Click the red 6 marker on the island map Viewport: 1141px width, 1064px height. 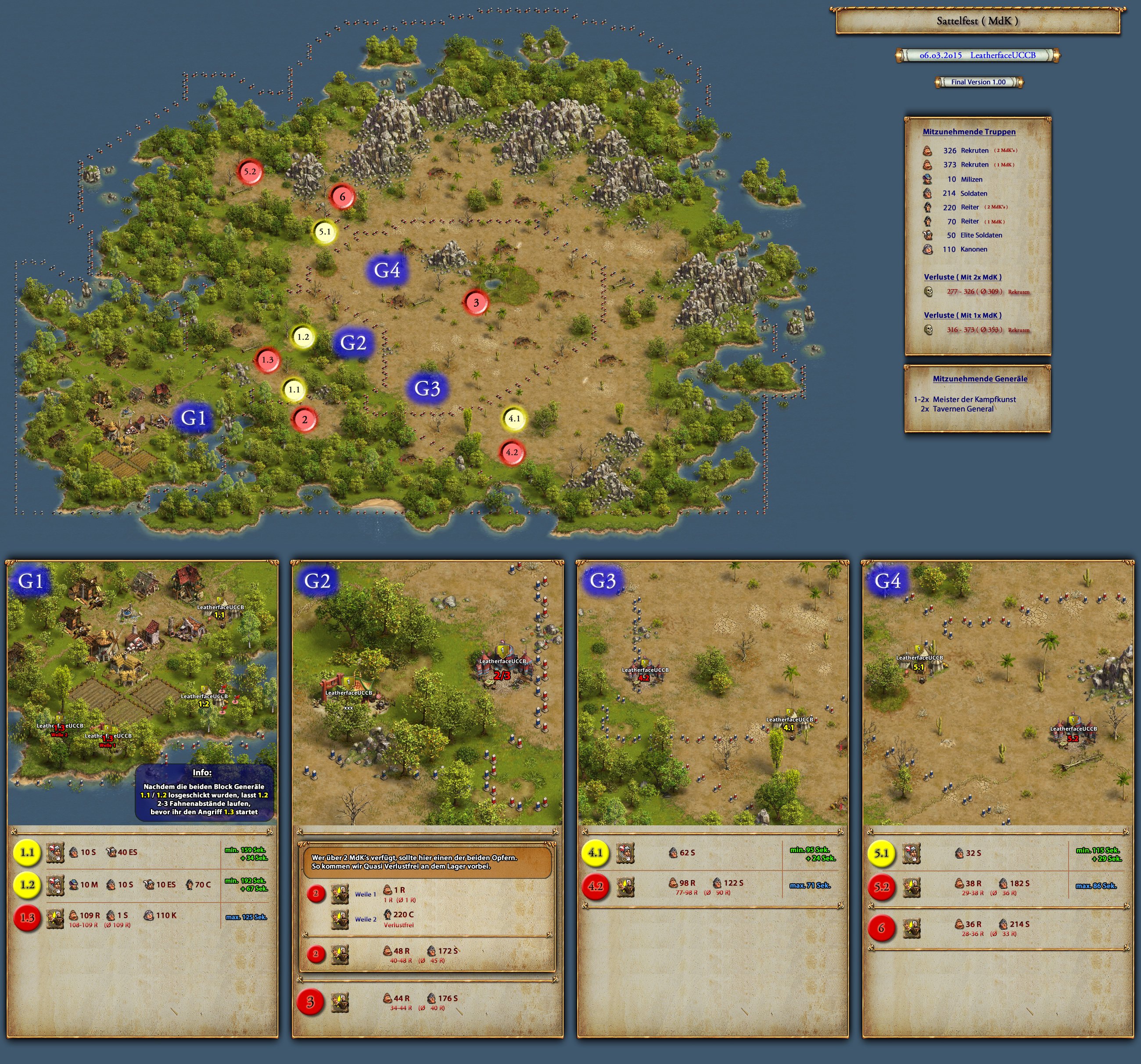click(343, 197)
